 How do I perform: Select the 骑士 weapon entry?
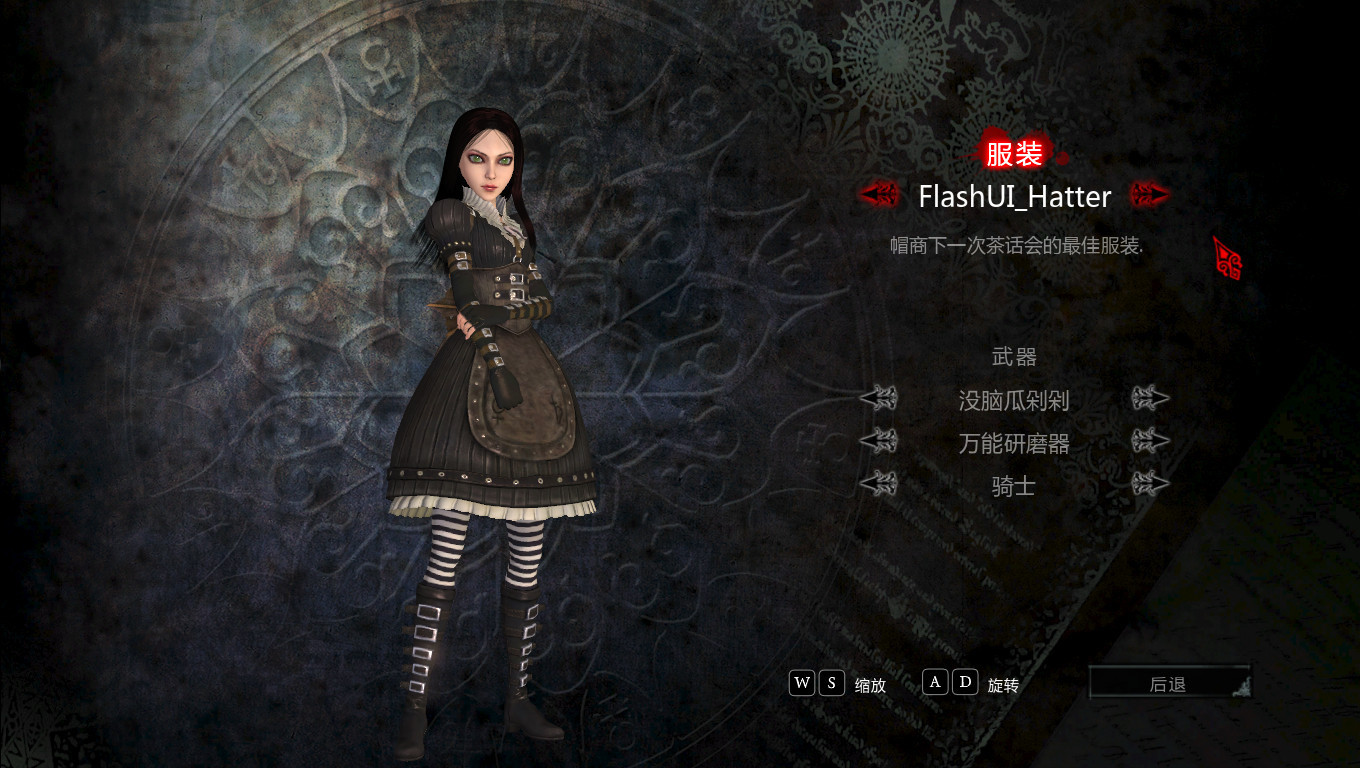(x=1014, y=486)
